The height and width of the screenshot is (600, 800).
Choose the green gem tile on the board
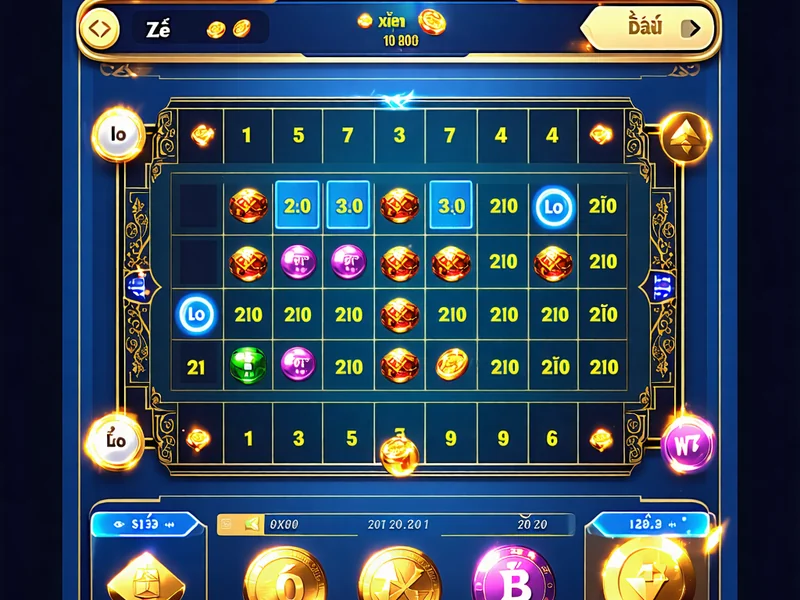[x=247, y=364]
